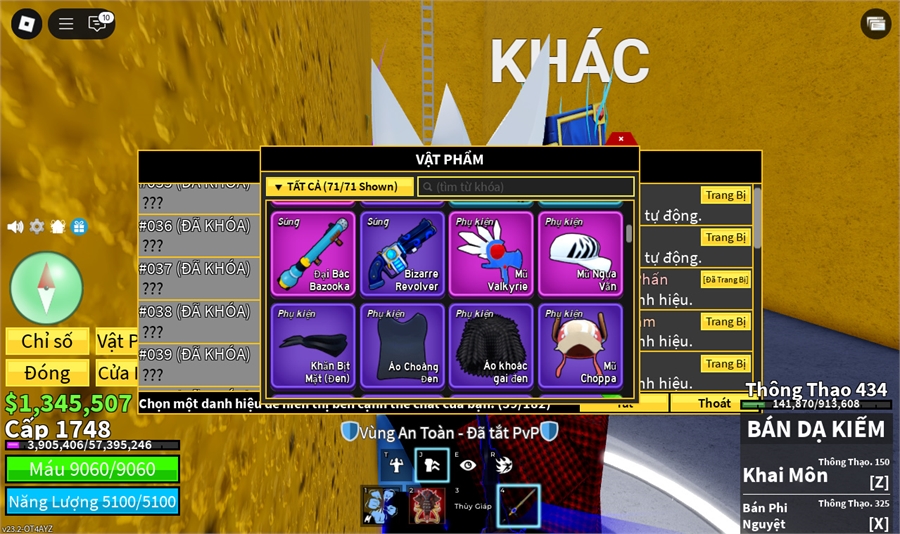Click the green compass

click(46, 288)
